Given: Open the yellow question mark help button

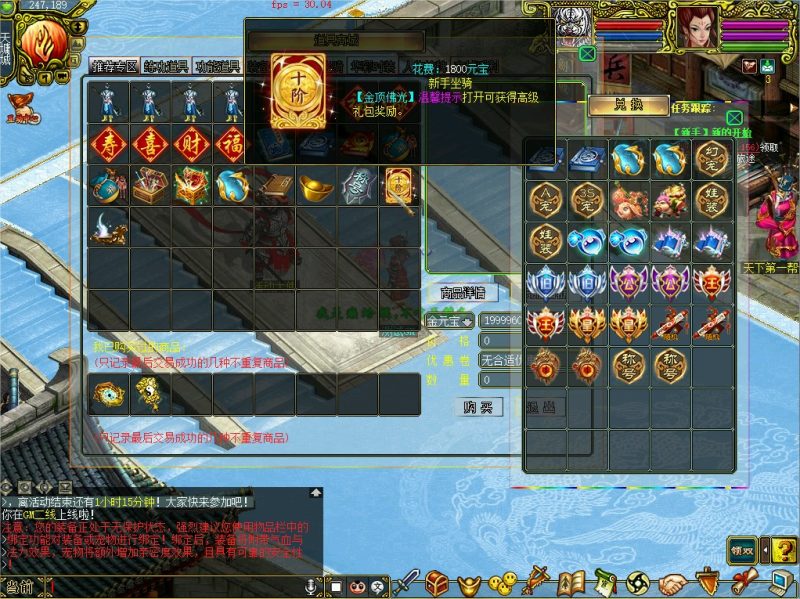Looking at the screenshot, I should 784,550.
